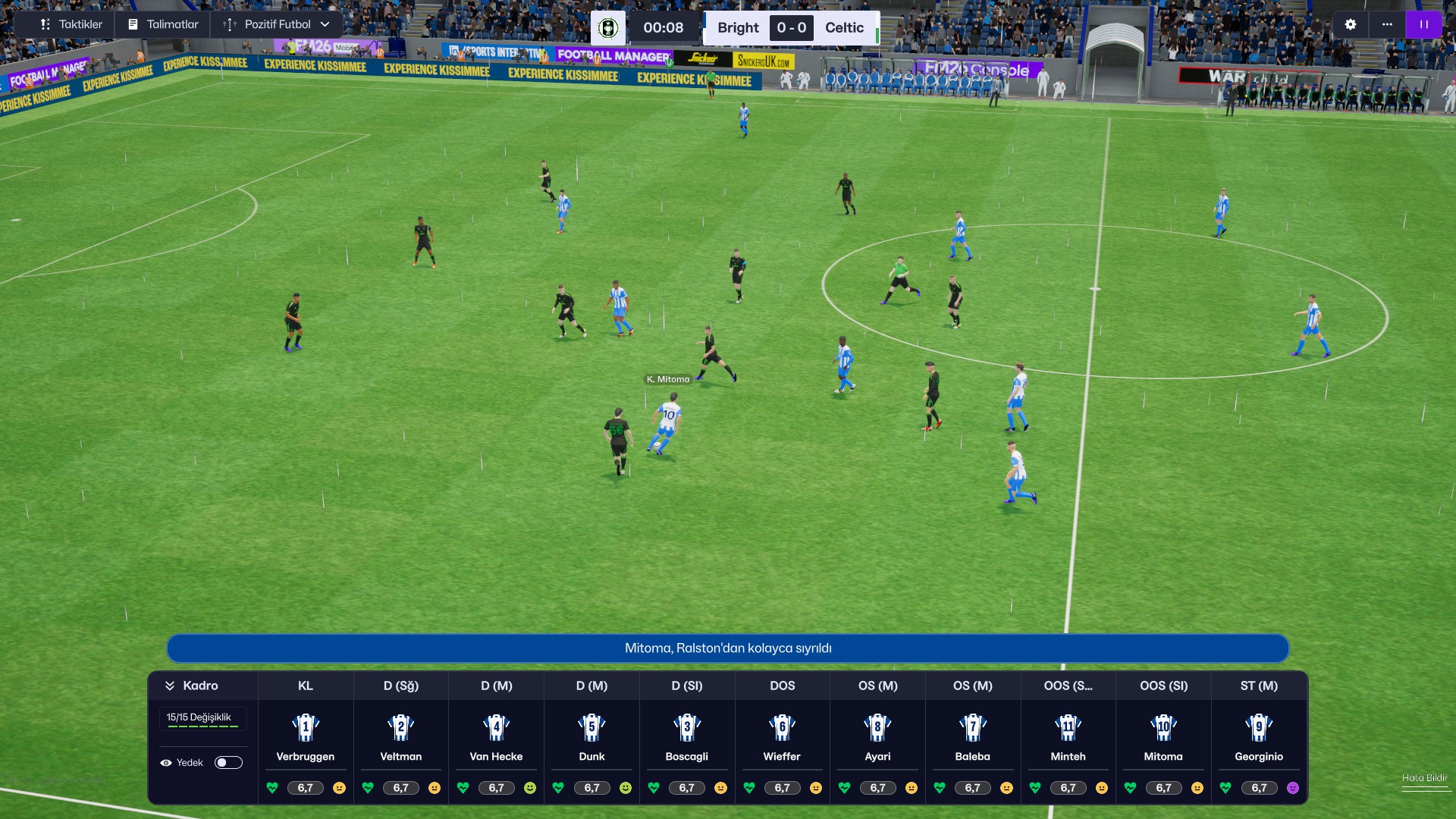Collapse the Kadro panel with the chevron
1456x819 pixels.
170,685
